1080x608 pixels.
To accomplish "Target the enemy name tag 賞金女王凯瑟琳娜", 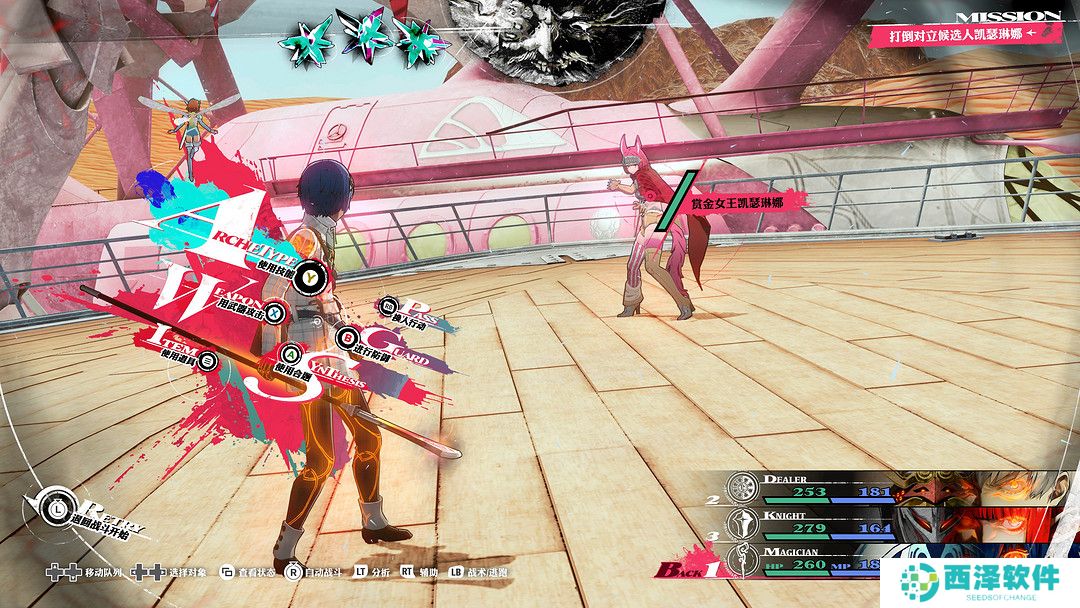I will (736, 202).
